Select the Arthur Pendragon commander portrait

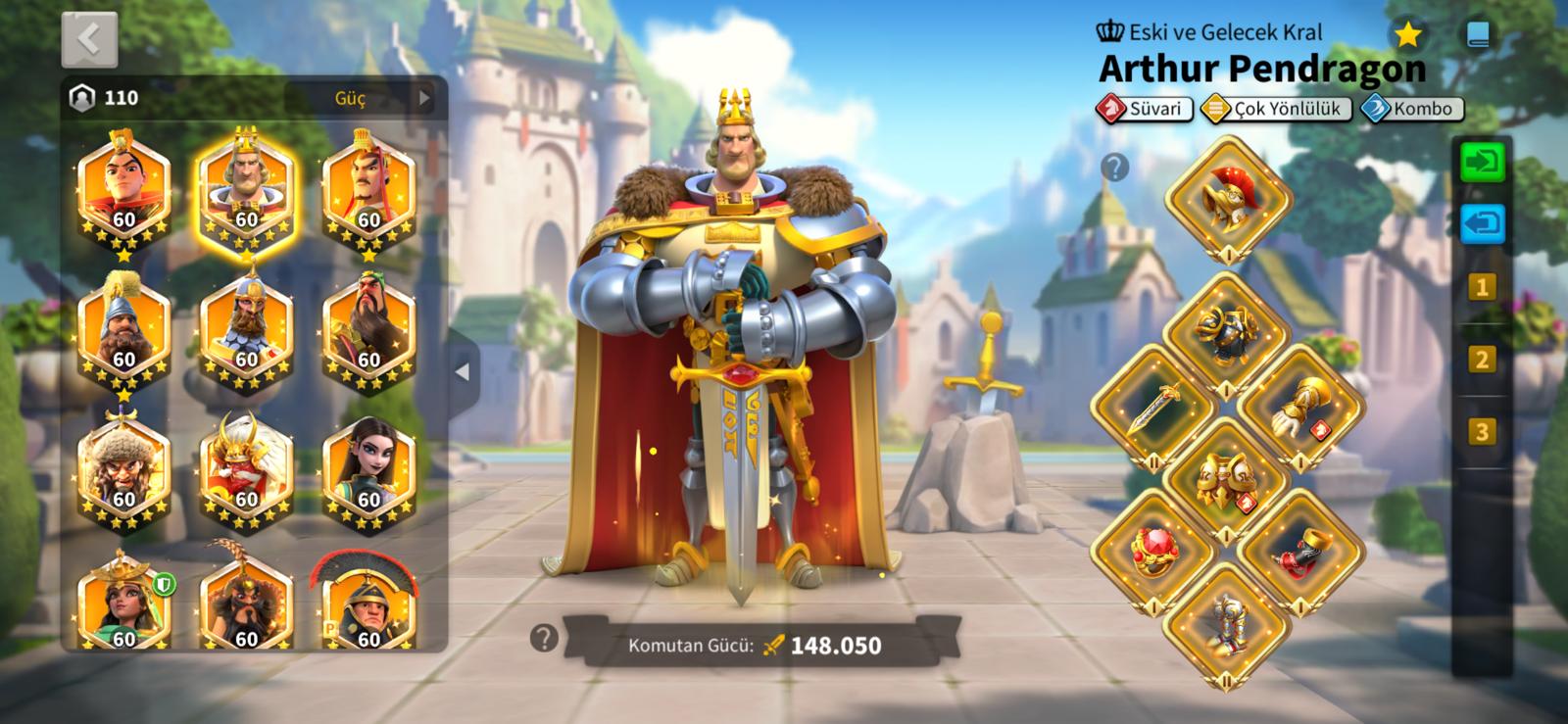tap(246, 187)
